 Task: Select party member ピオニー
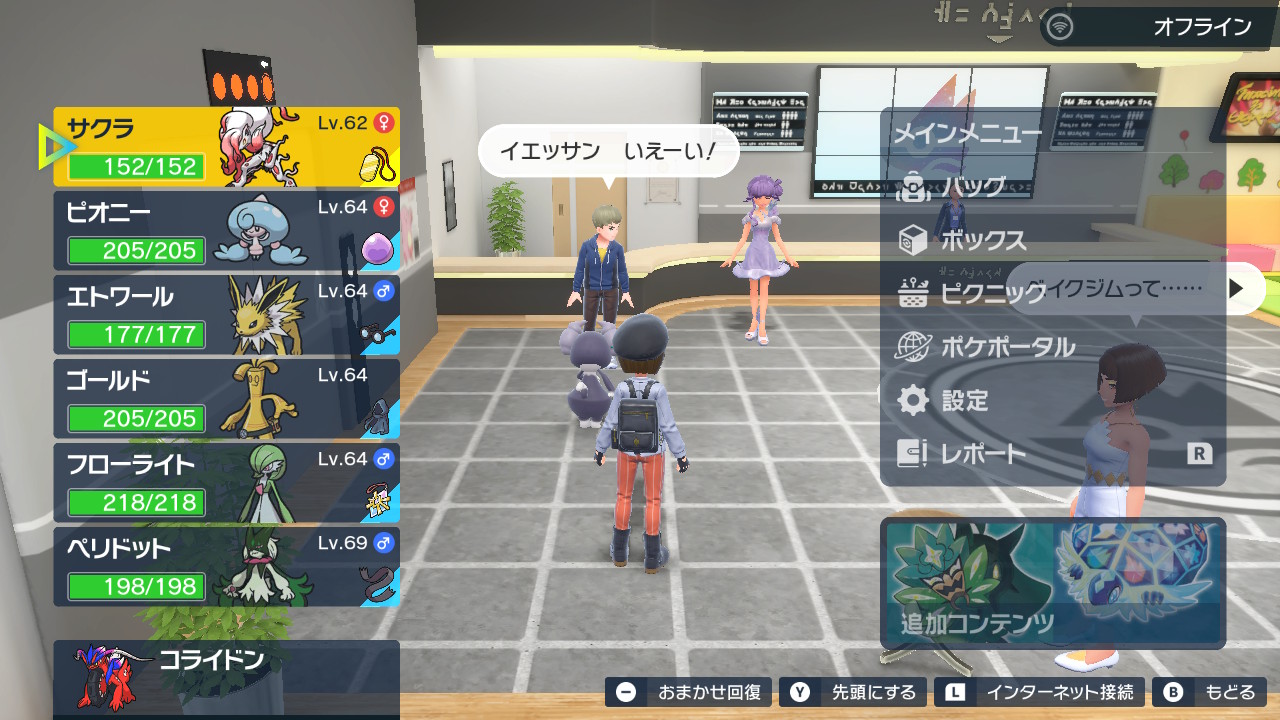226,231
